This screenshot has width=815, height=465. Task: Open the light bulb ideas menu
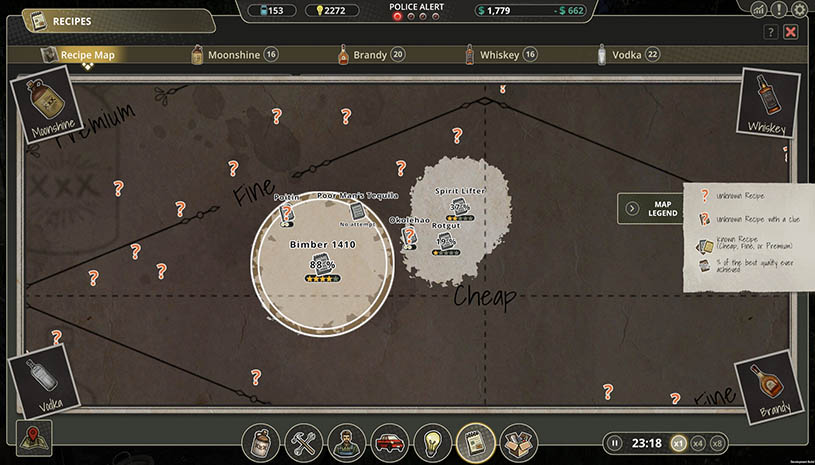point(432,441)
